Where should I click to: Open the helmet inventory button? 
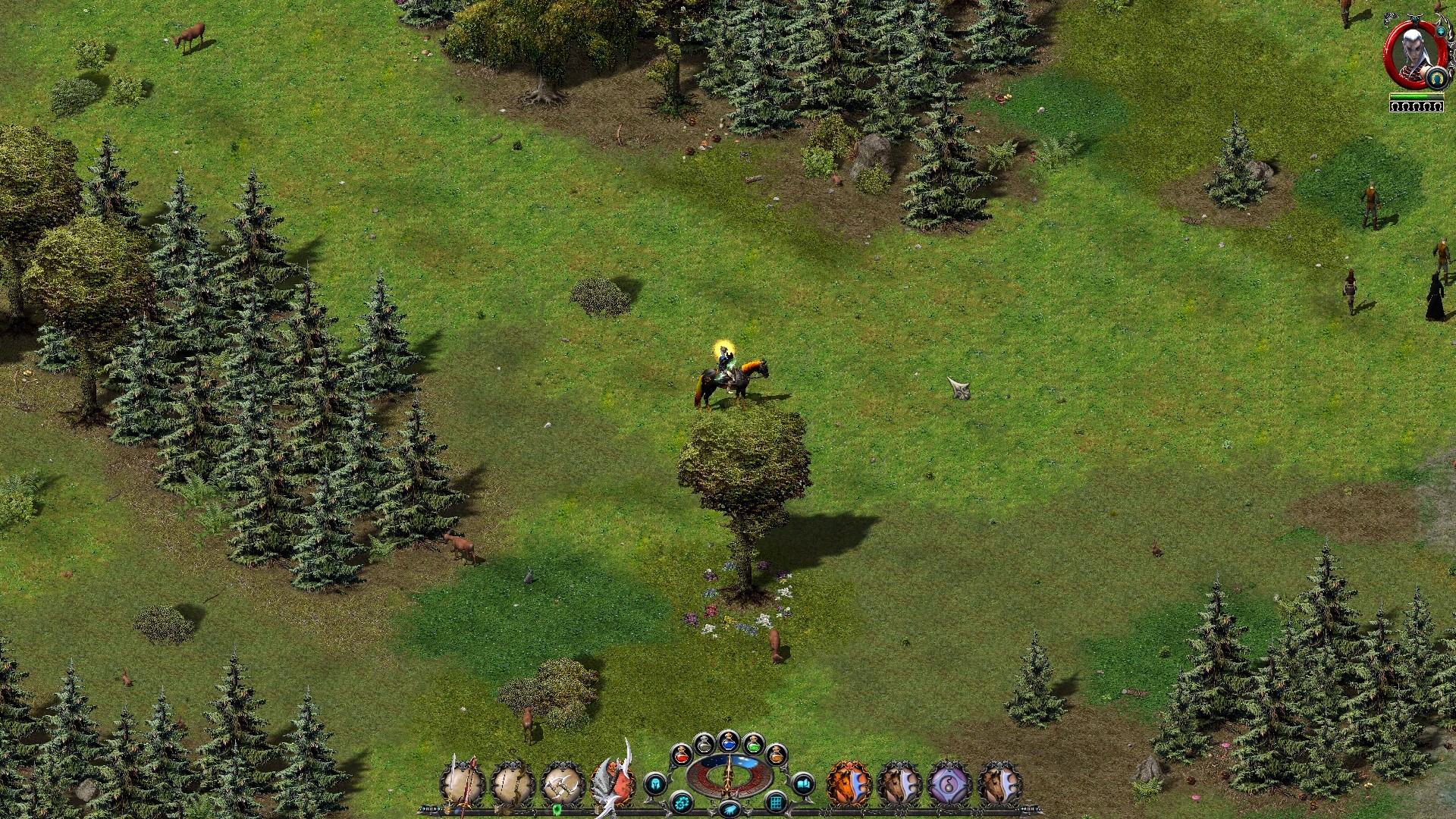pyautogui.click(x=655, y=783)
